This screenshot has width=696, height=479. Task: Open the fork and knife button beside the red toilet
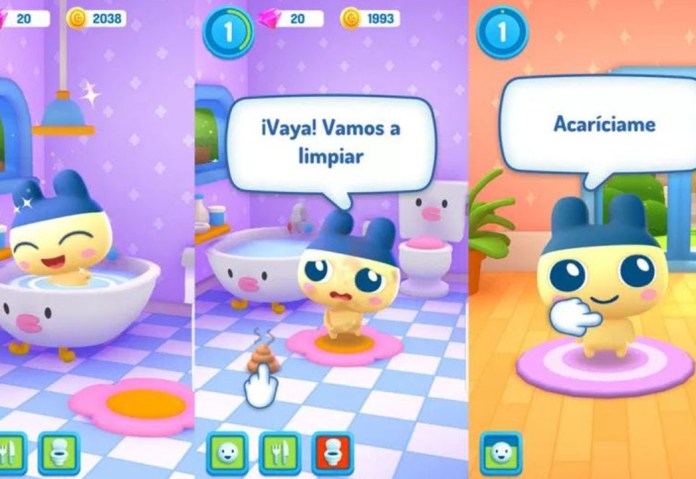280,452
